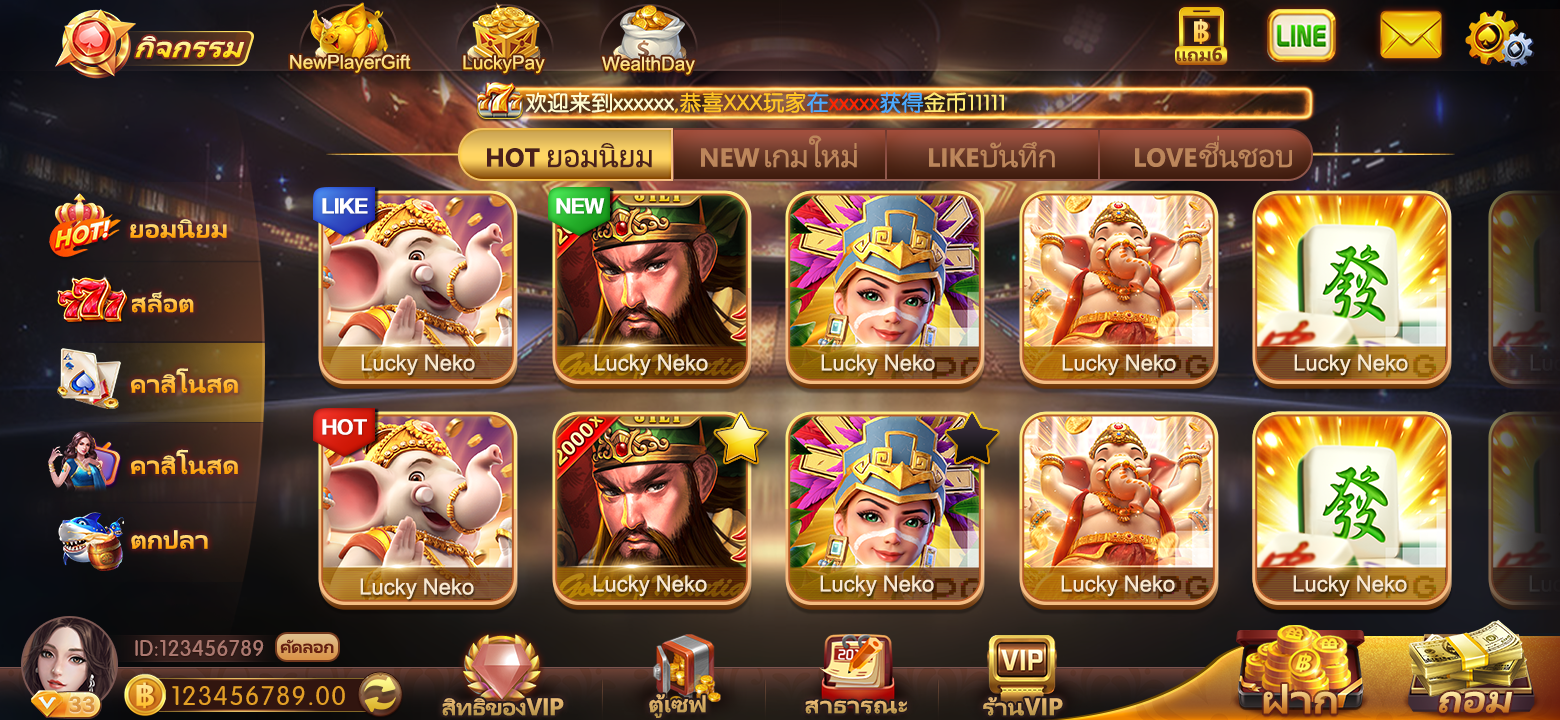Switch to the NEW เกมใหม่ tab
Screen dimensions: 1560x720
(779, 157)
